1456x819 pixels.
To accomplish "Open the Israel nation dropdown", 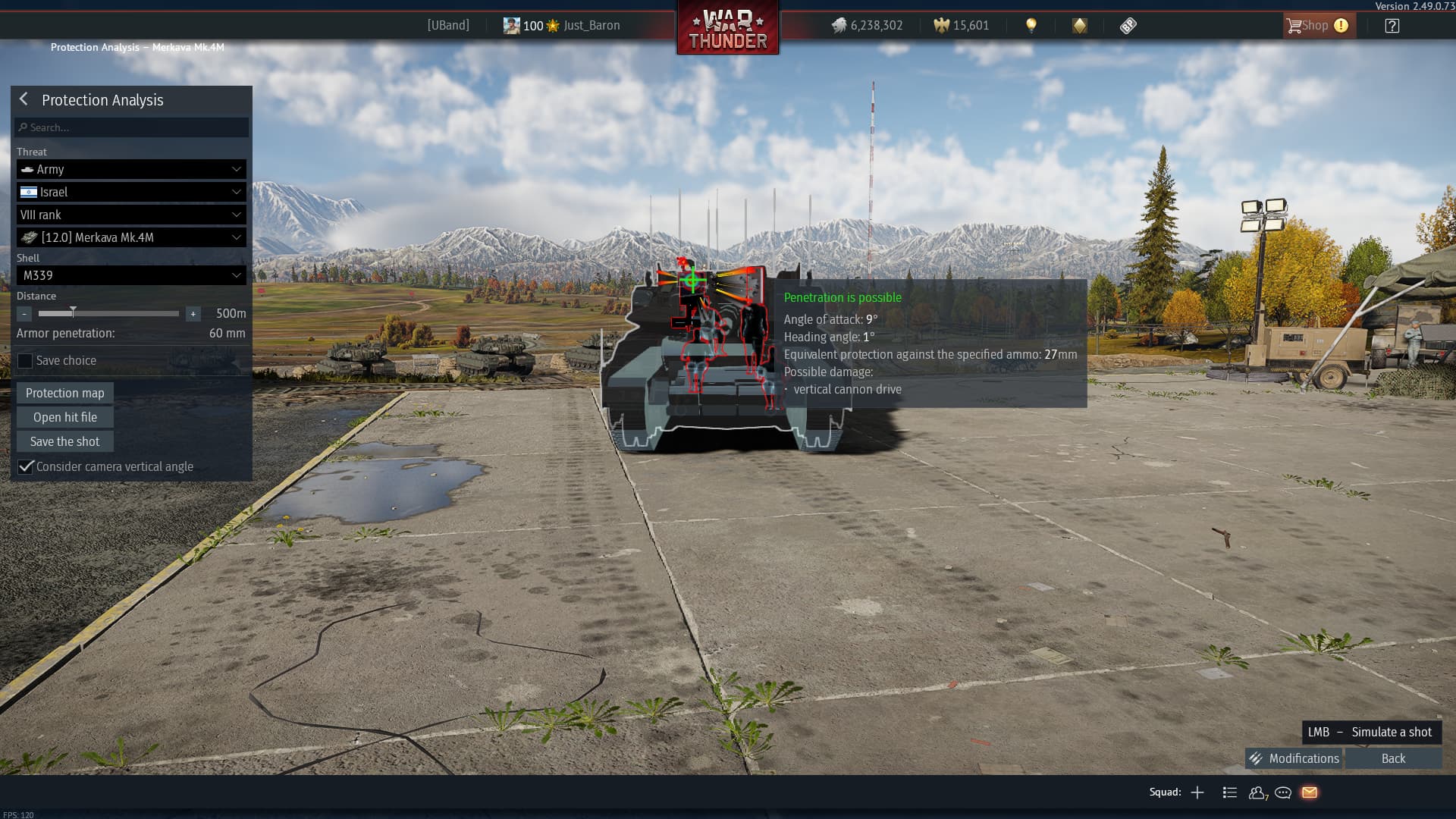I will pyautogui.click(x=131, y=192).
